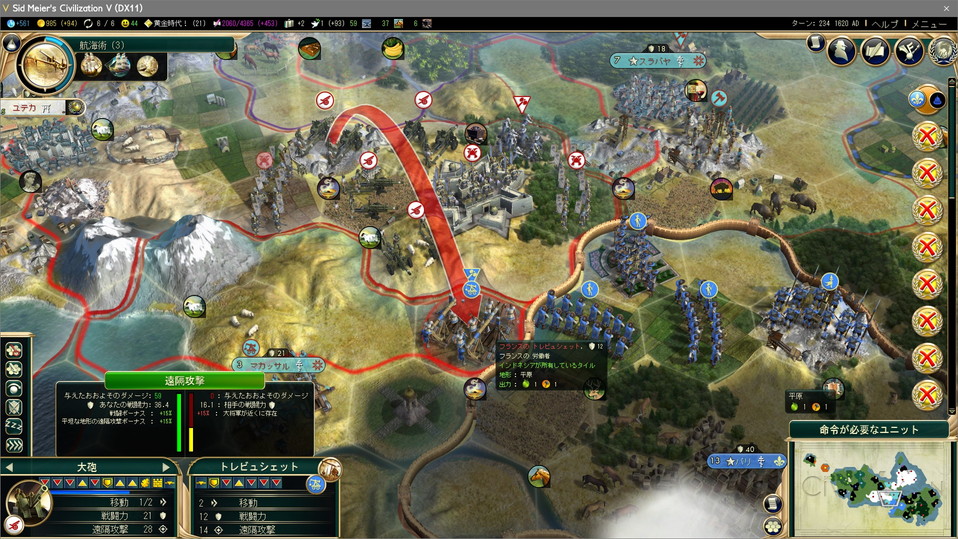Click the 命令が必要なユニット notification button
The width and height of the screenshot is (958, 539).
868,430
